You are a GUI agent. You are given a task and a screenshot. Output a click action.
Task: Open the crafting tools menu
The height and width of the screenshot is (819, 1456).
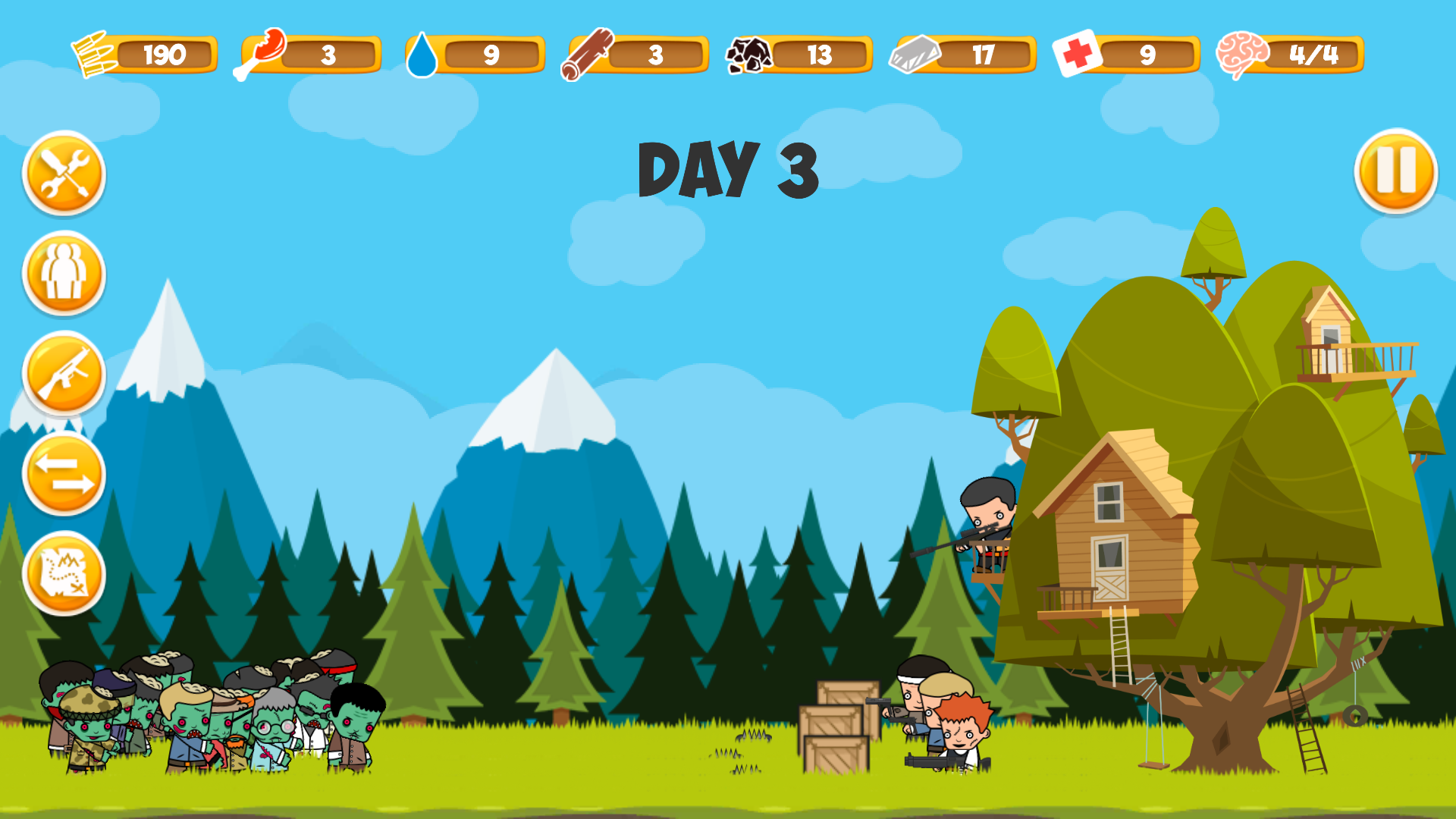[x=64, y=173]
